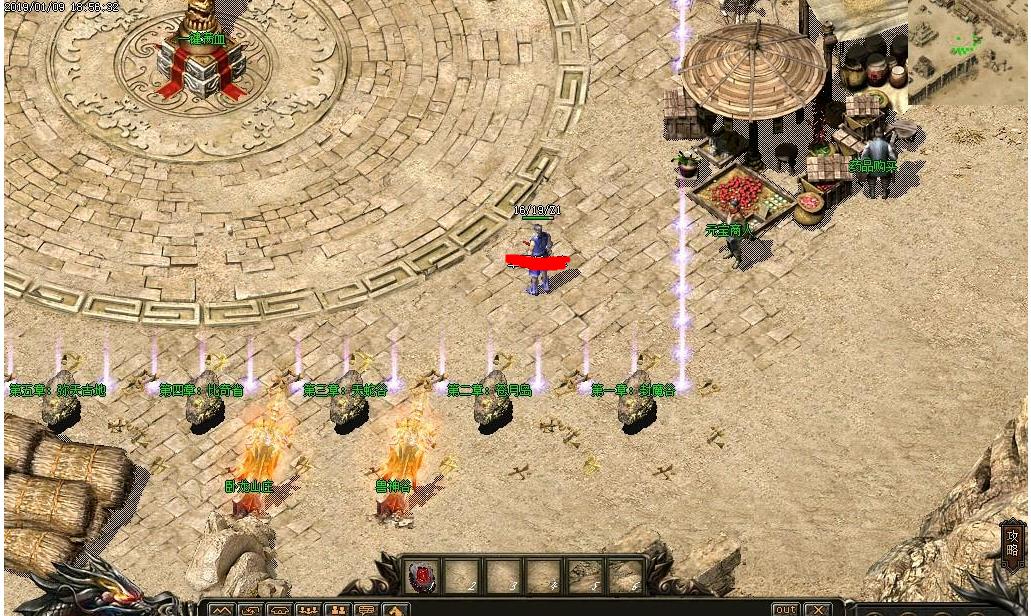1031x616 pixels.
Task: Click the orange arrow icon button
Action: (396, 610)
